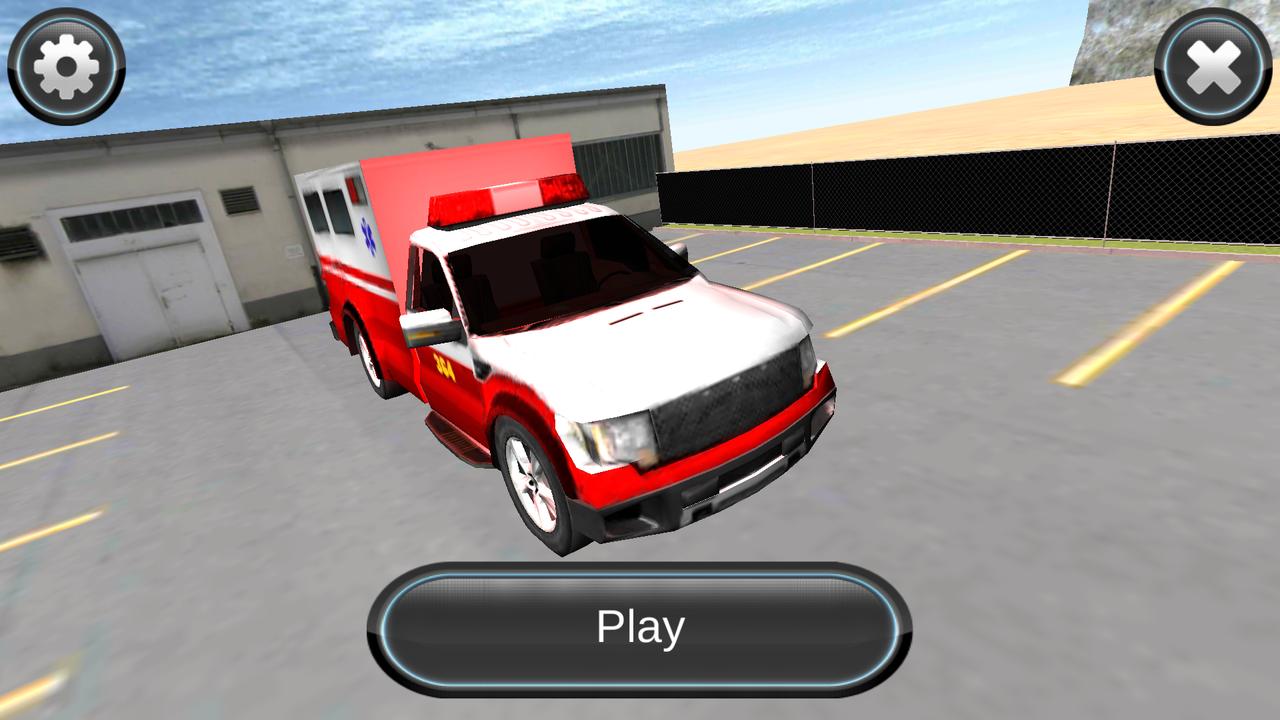Access settings through the gear symbol
Viewport: 1280px width, 720px height.
coord(66,66)
